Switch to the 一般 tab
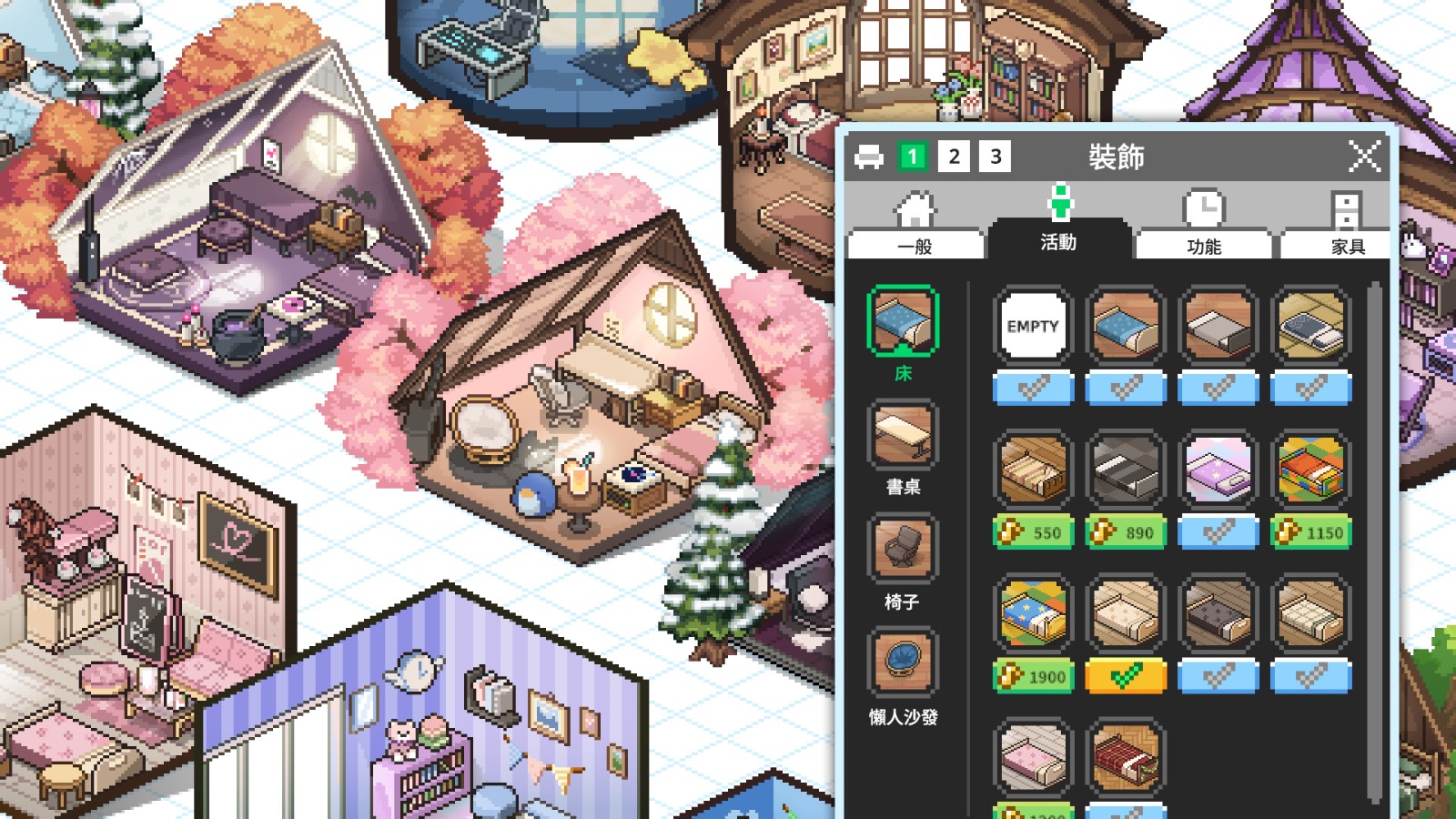 [x=915, y=246]
